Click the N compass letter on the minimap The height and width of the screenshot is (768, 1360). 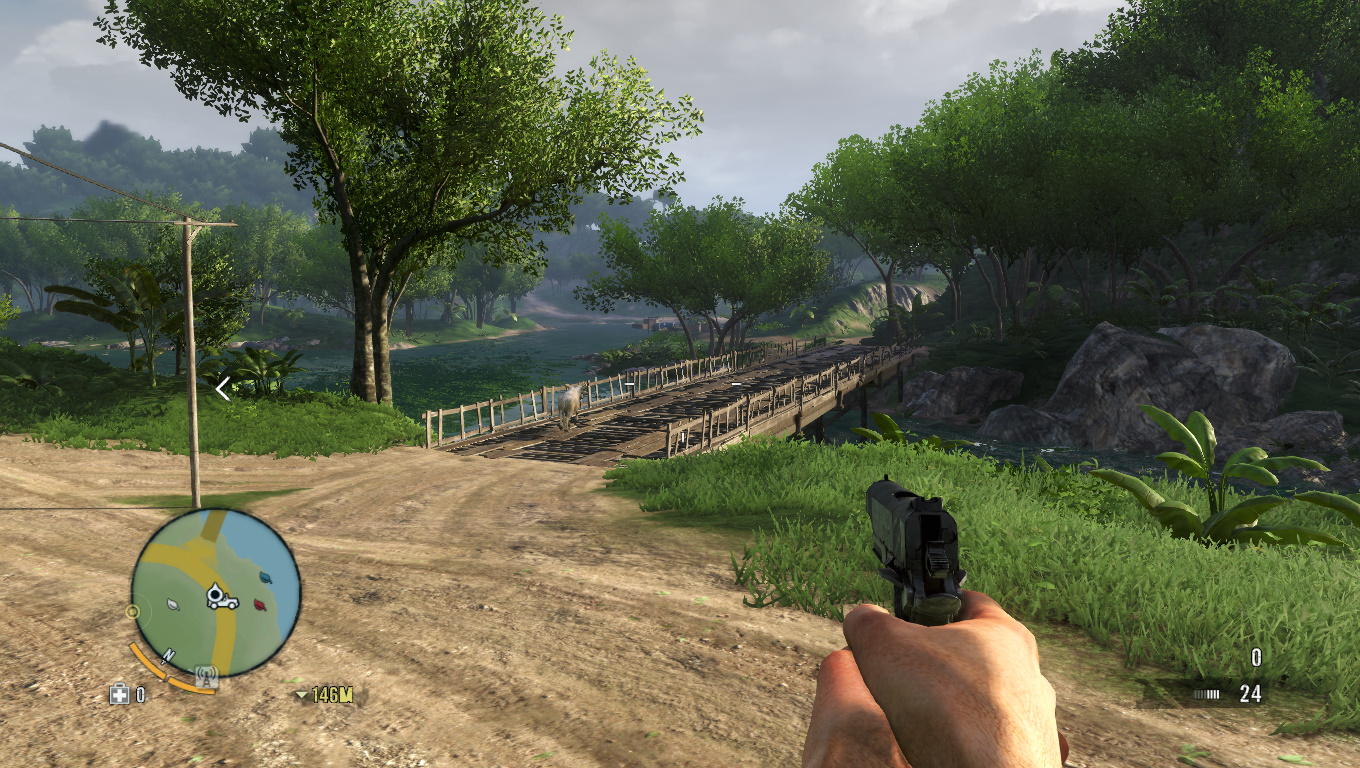[x=168, y=655]
